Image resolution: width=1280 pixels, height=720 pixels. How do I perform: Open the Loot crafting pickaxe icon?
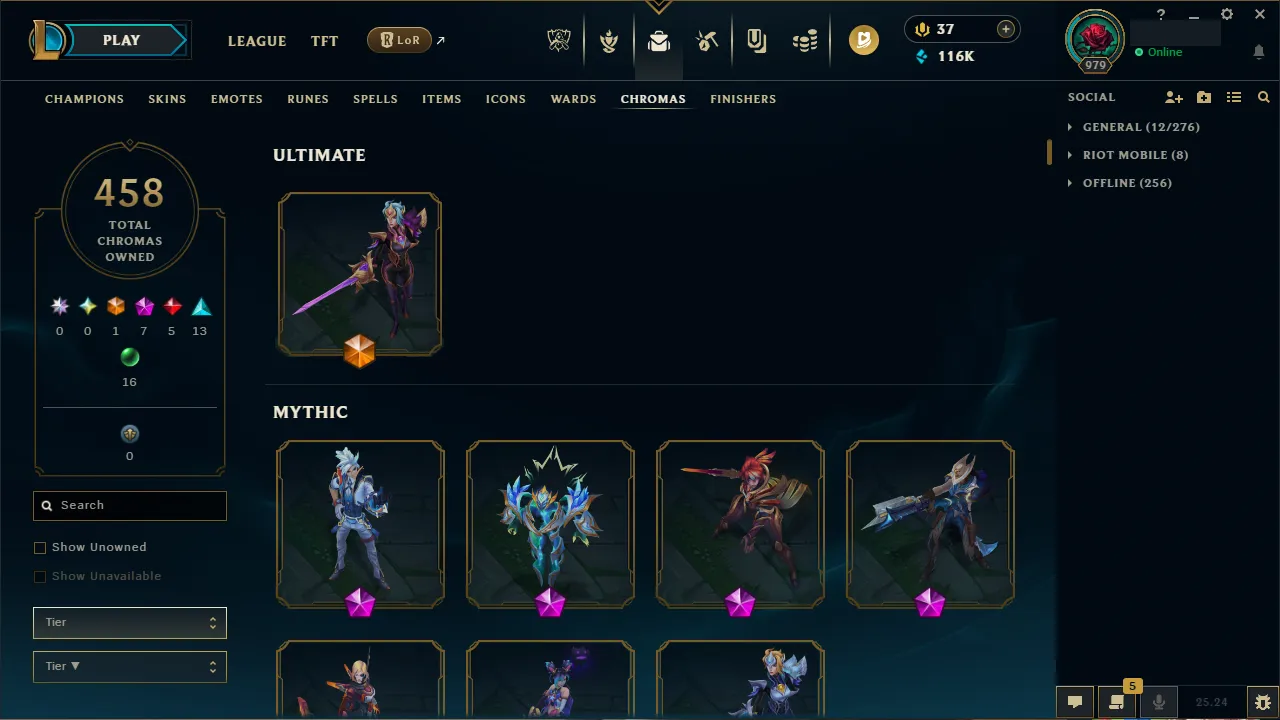(x=707, y=40)
